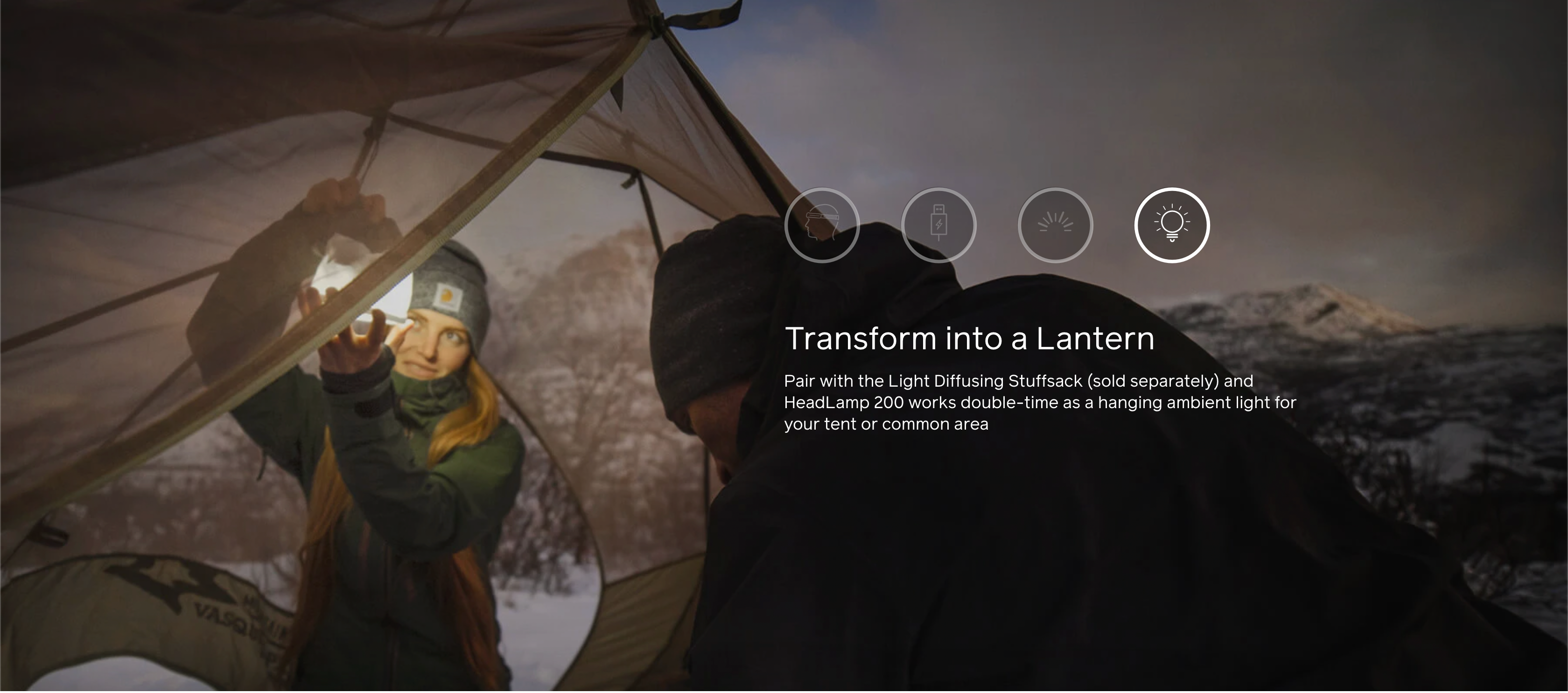Image resolution: width=1568 pixels, height=693 pixels.
Task: Choose the light bulb lantern icon
Action: [1172, 225]
